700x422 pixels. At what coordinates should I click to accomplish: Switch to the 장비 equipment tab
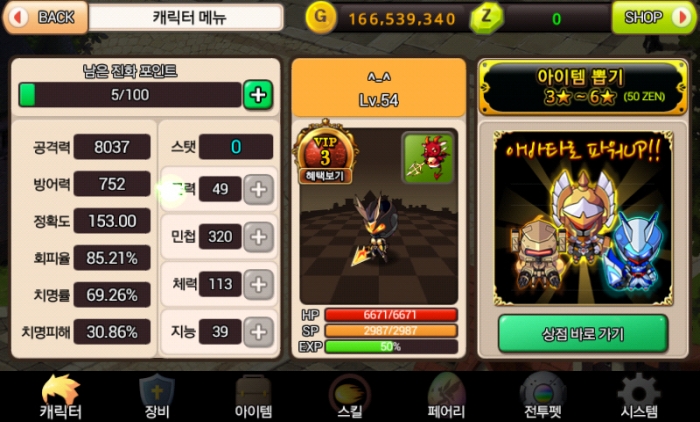tap(157, 397)
